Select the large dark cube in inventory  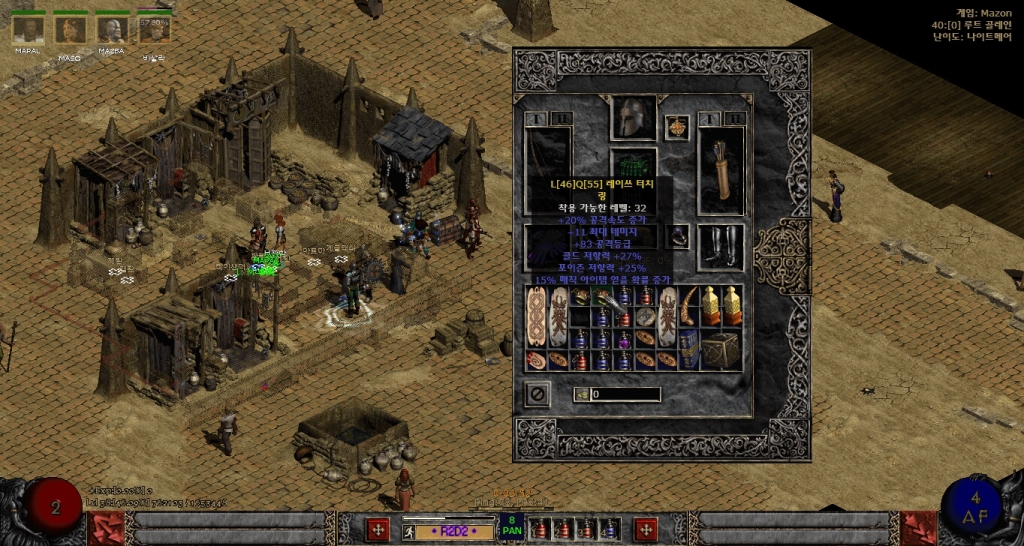click(x=719, y=349)
